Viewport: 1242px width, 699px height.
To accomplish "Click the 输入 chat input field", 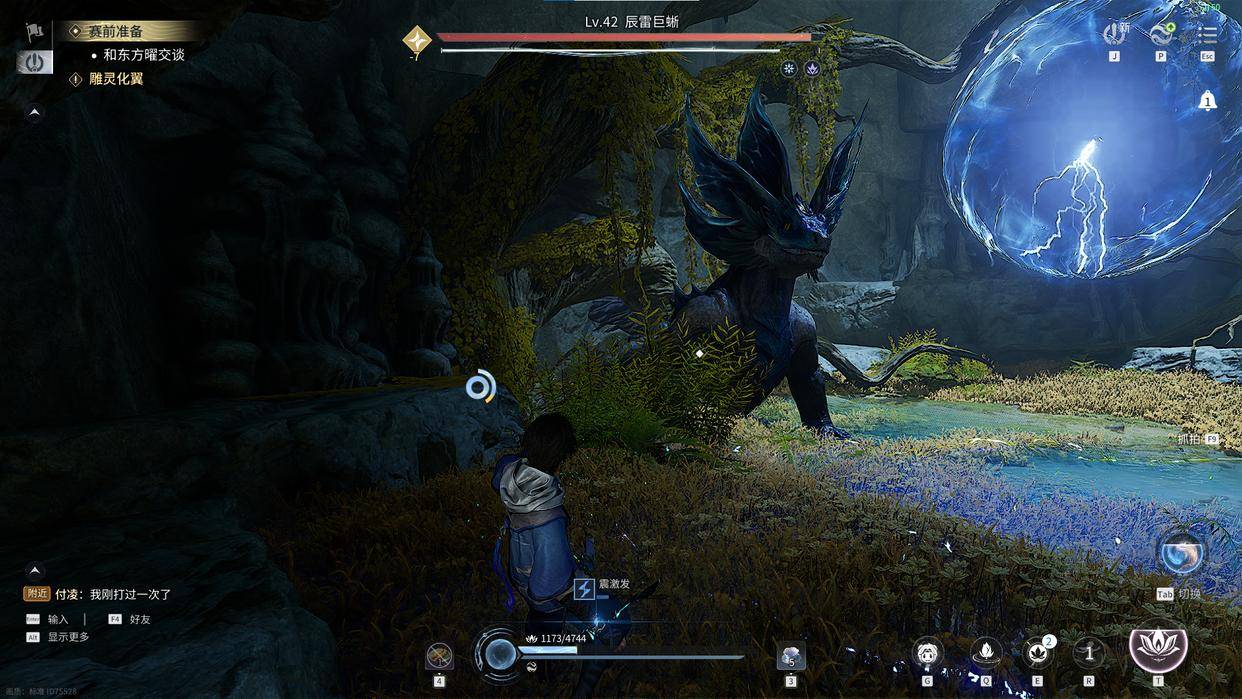I will [x=58, y=619].
